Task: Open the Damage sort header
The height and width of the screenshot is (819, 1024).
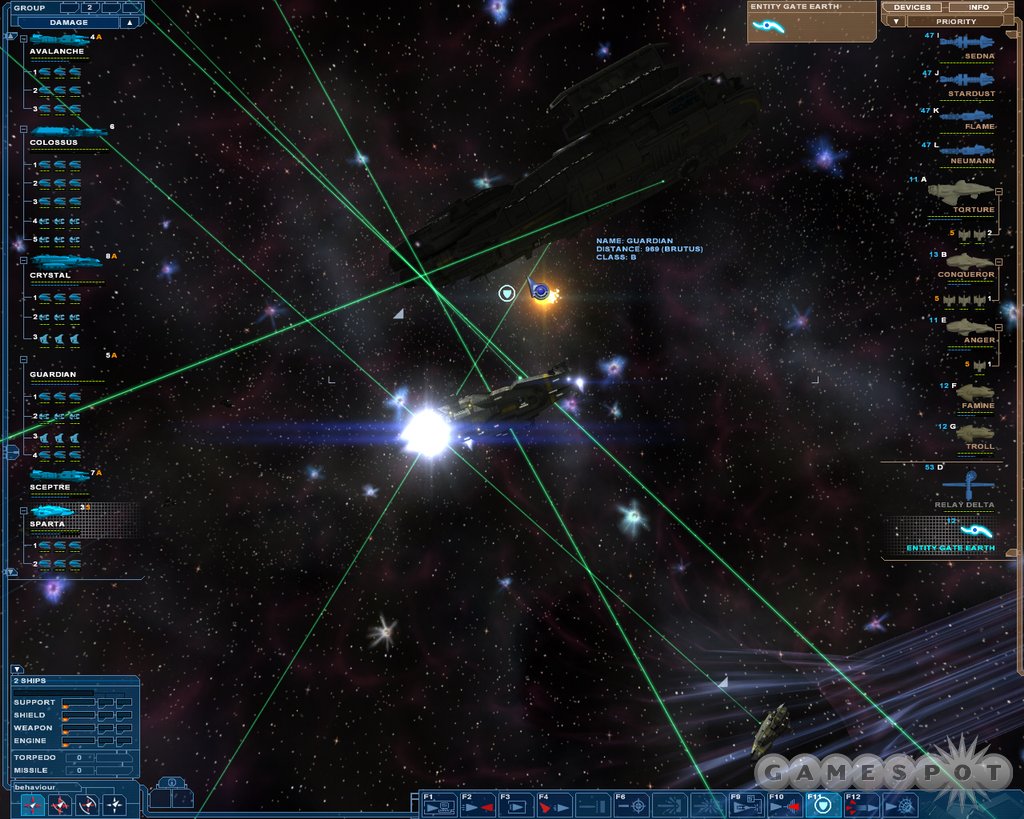Action: [69, 22]
